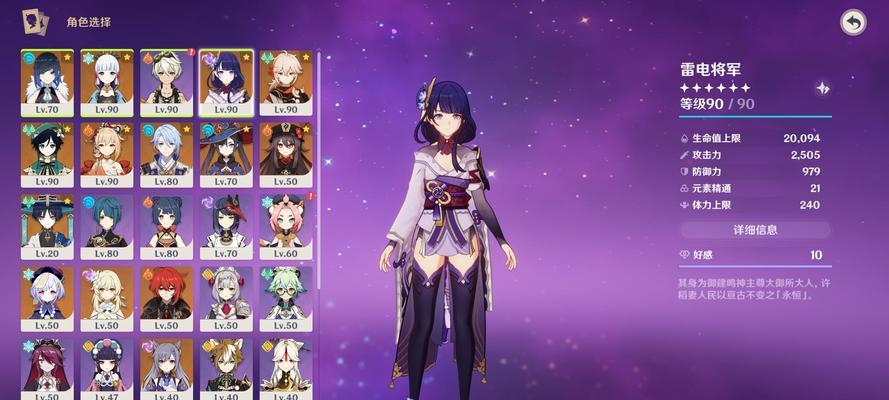
Task: Click the sparkle icon beside the character name
Action: [x=822, y=88]
